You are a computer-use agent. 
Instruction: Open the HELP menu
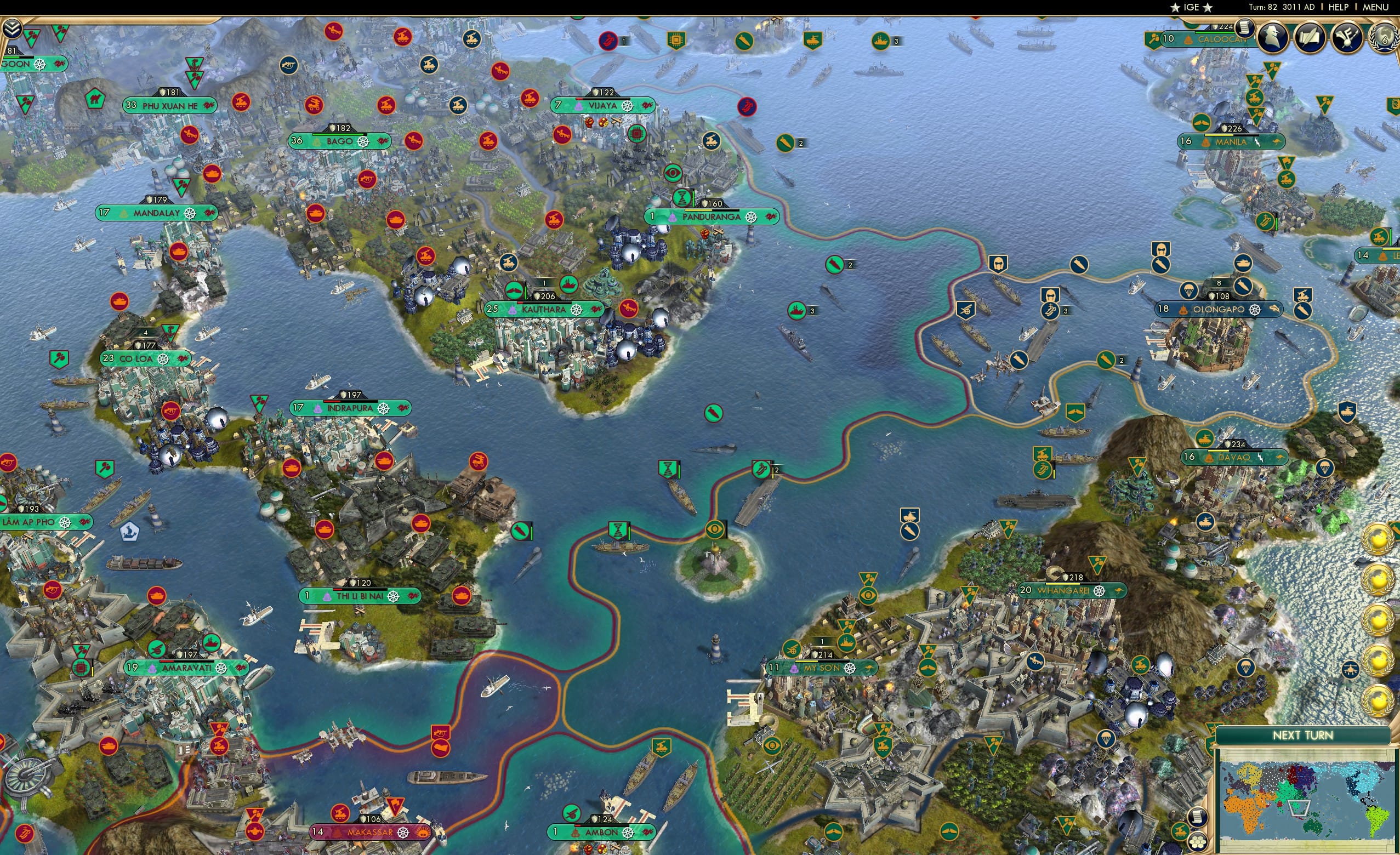pyautogui.click(x=1337, y=7)
